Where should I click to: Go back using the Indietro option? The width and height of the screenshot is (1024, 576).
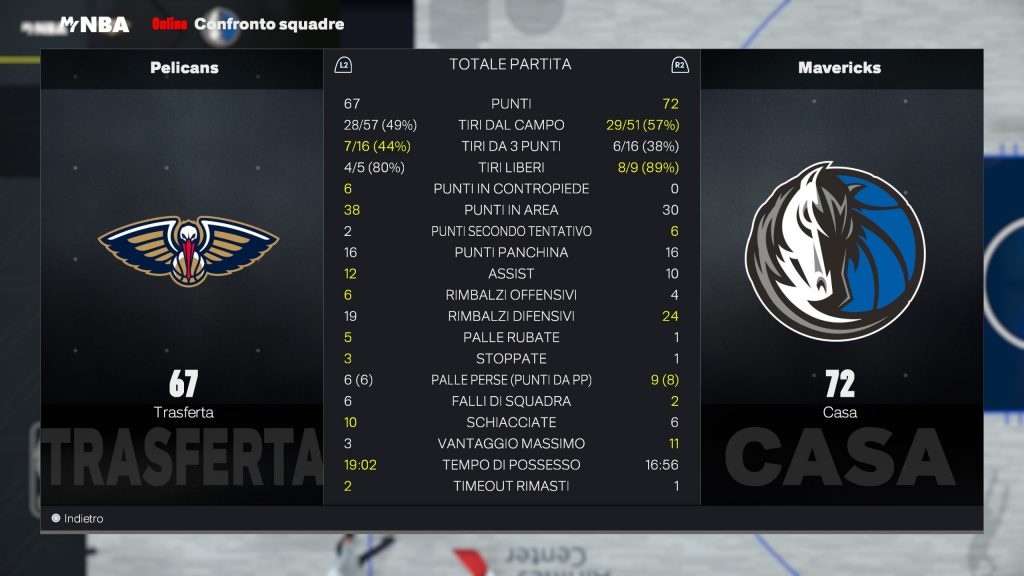point(78,519)
